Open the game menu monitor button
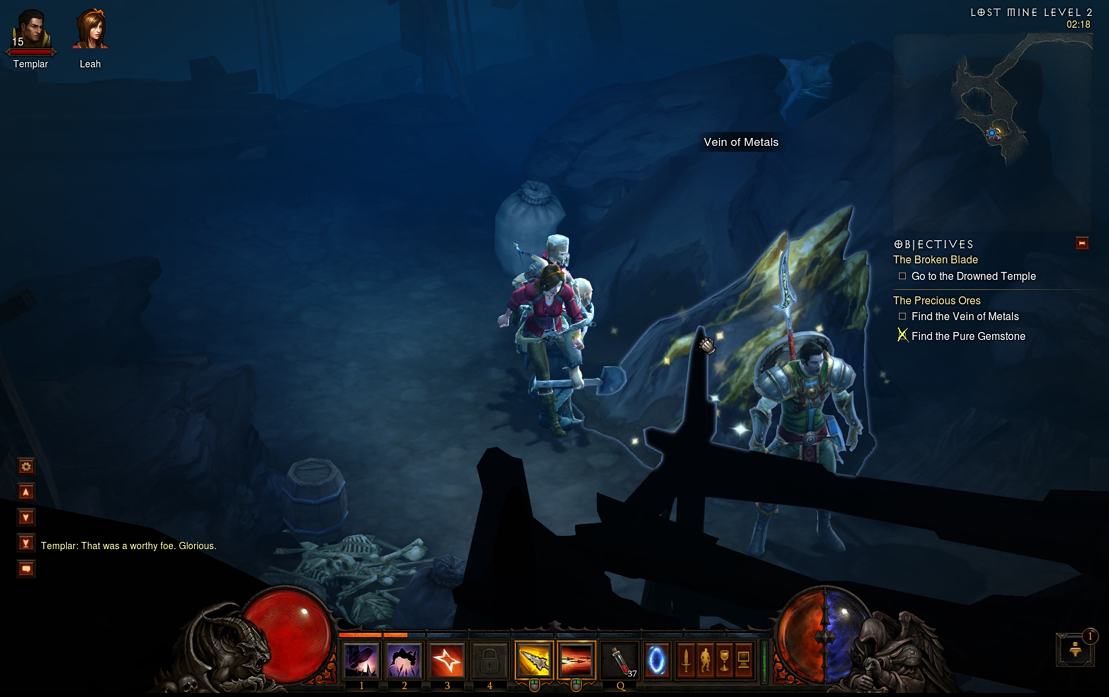Screen dimensions: 1109x697 743,660
